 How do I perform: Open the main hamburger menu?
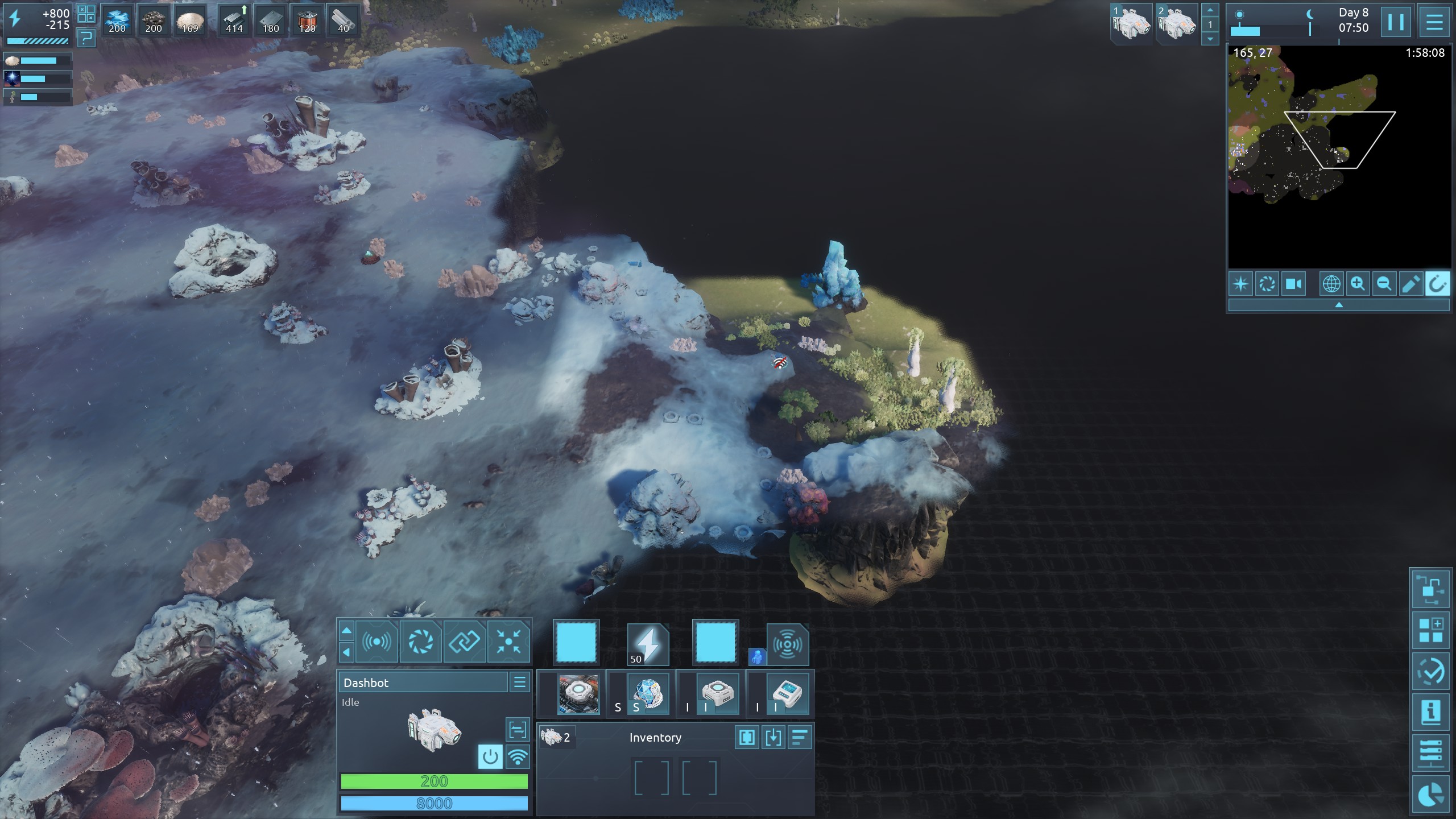coord(1434,23)
